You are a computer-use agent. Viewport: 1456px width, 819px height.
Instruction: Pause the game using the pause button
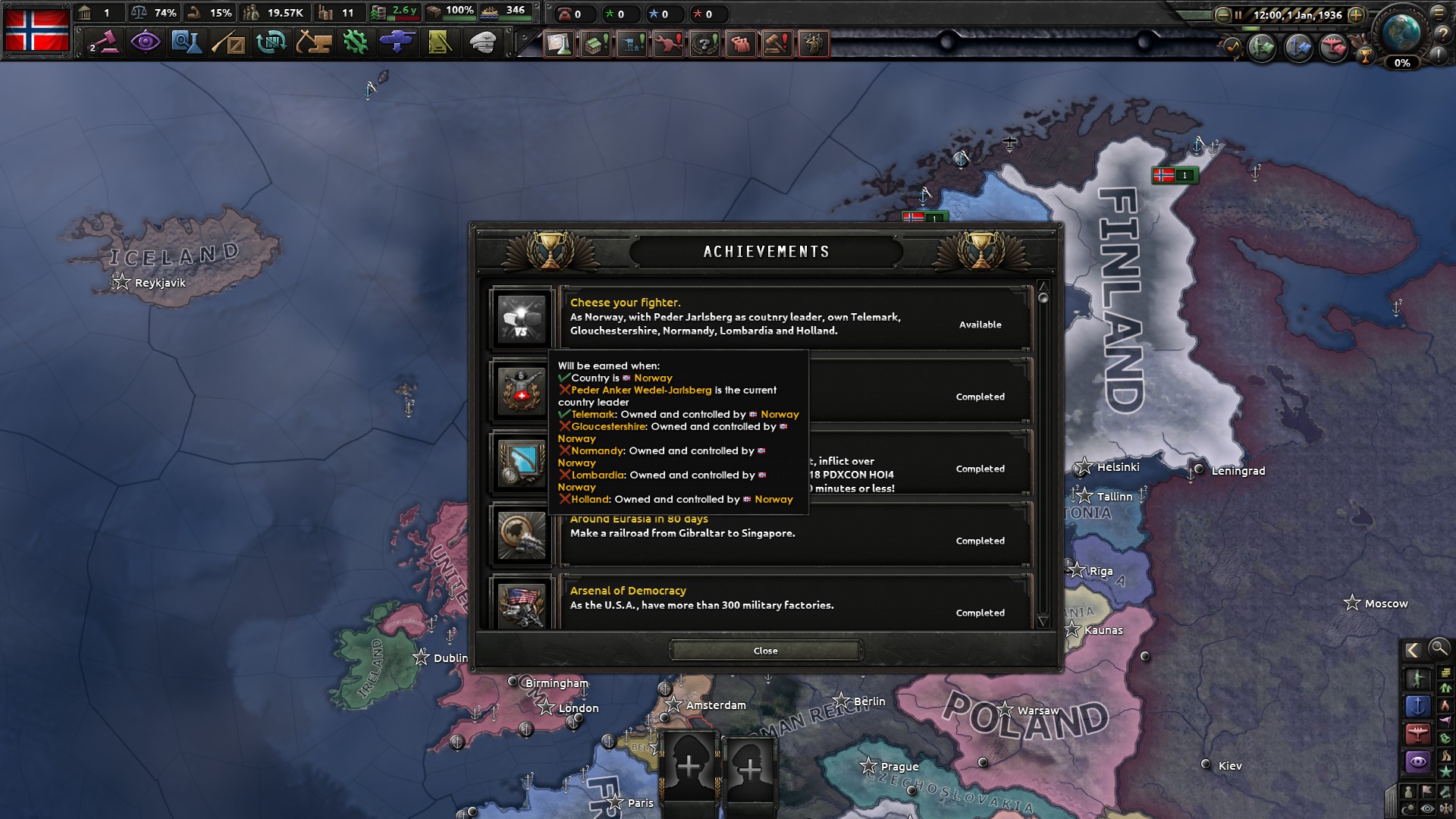click(1238, 14)
